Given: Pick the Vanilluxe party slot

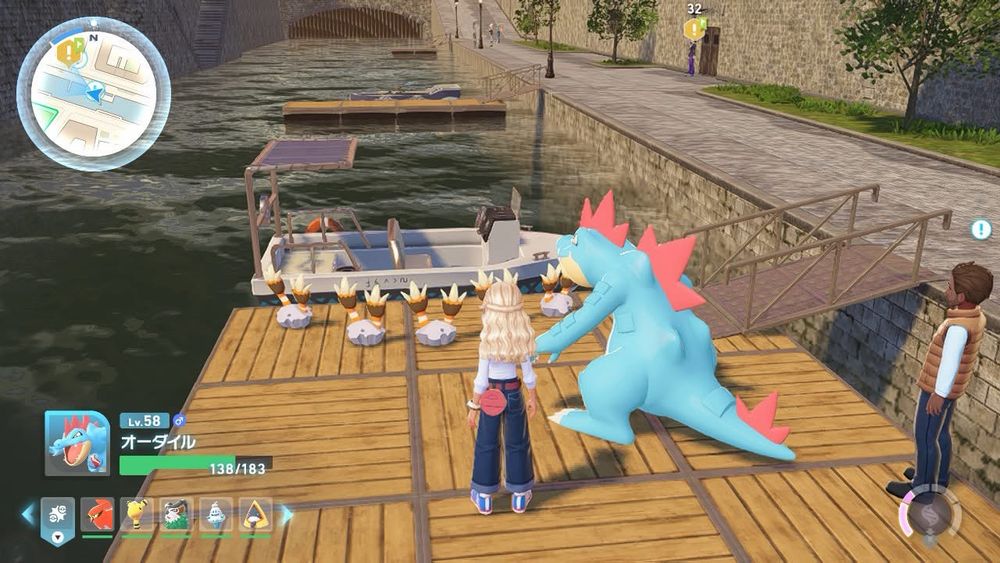Looking at the screenshot, I should [x=215, y=514].
